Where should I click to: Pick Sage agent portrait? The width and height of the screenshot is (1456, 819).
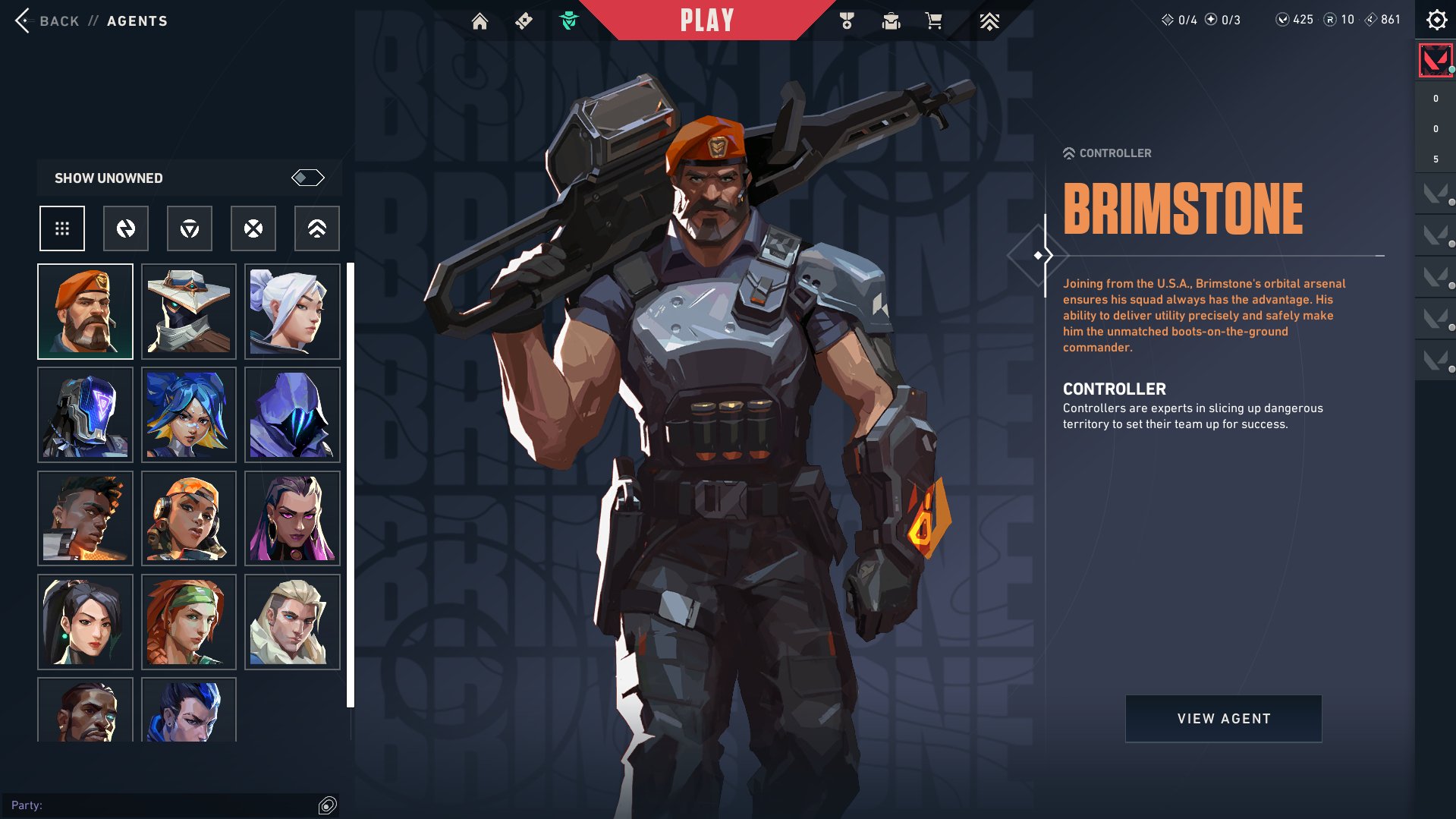(x=85, y=622)
